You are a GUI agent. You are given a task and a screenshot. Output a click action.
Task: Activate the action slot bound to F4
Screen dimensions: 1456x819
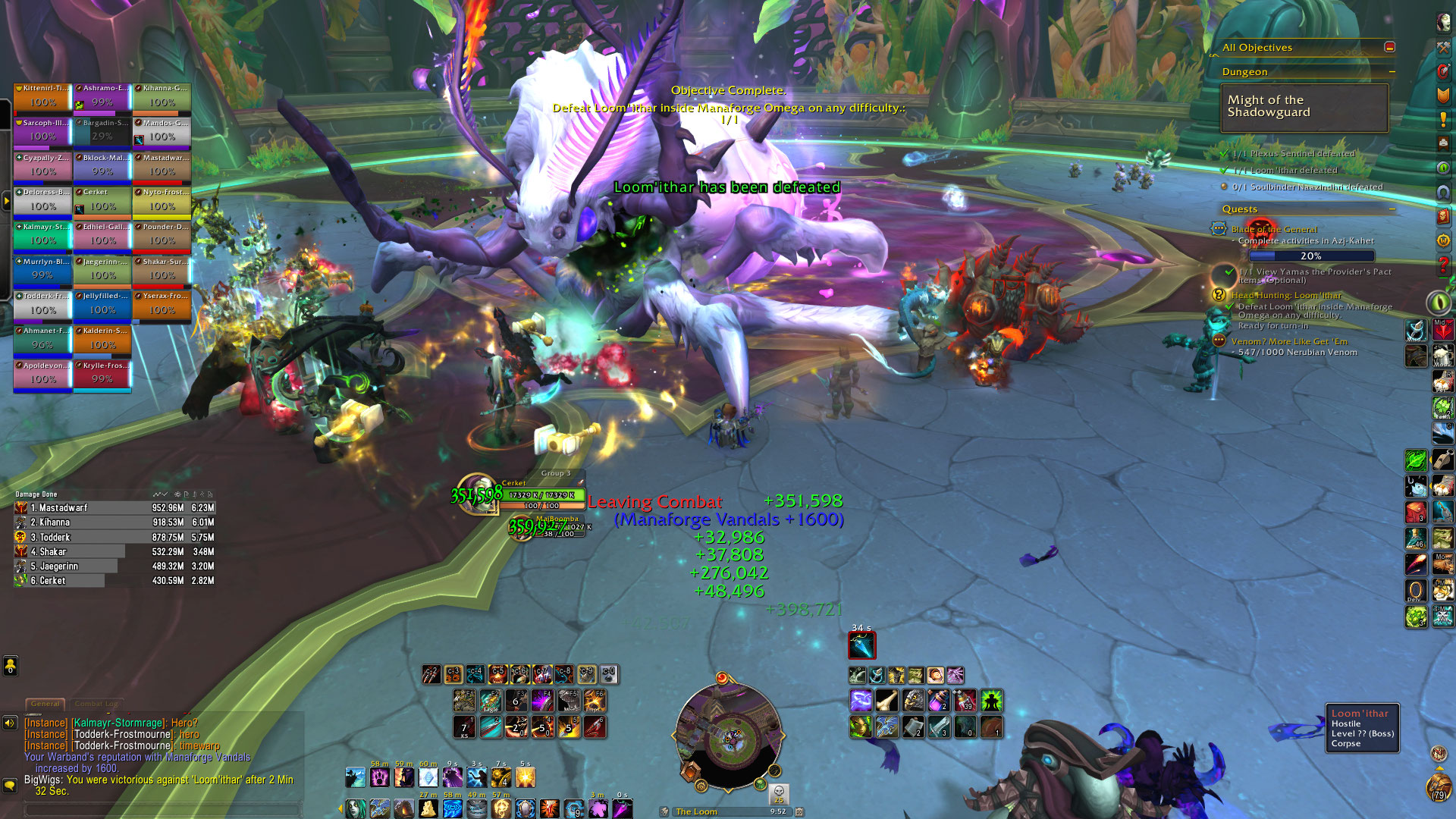[x=543, y=701]
